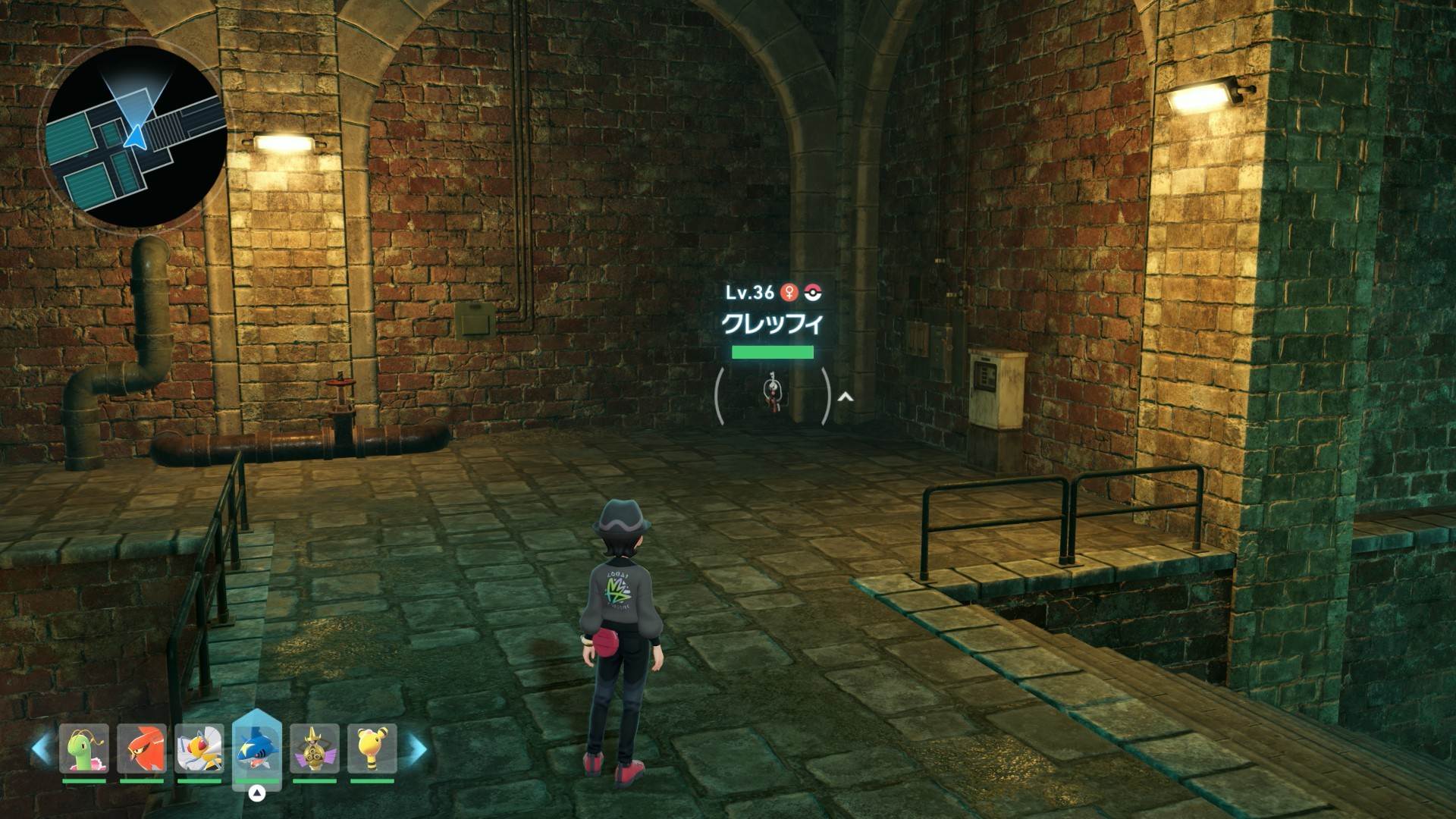Select Meganium in the party bar

click(84, 748)
